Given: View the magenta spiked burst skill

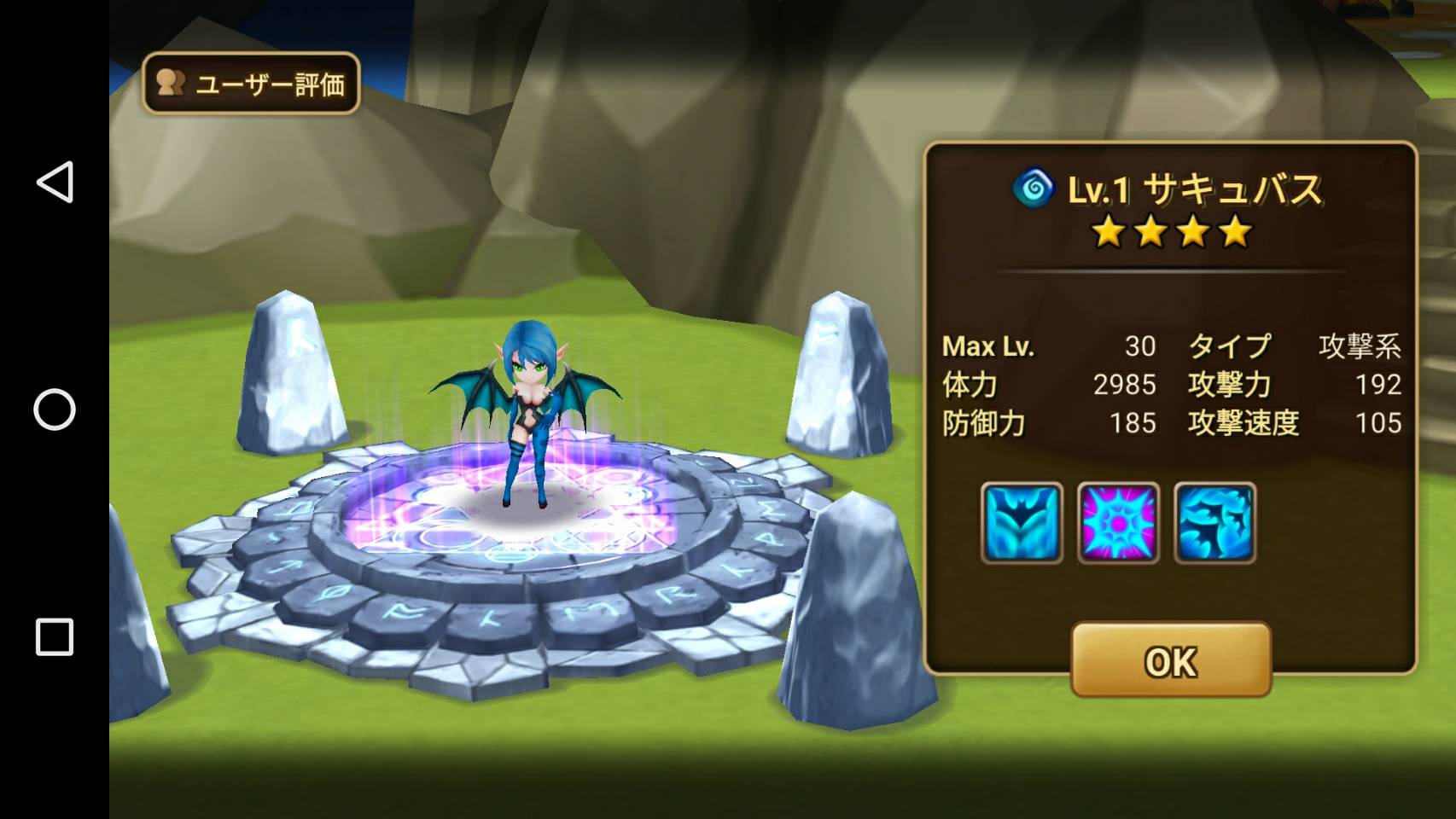Looking at the screenshot, I should [x=1118, y=522].
